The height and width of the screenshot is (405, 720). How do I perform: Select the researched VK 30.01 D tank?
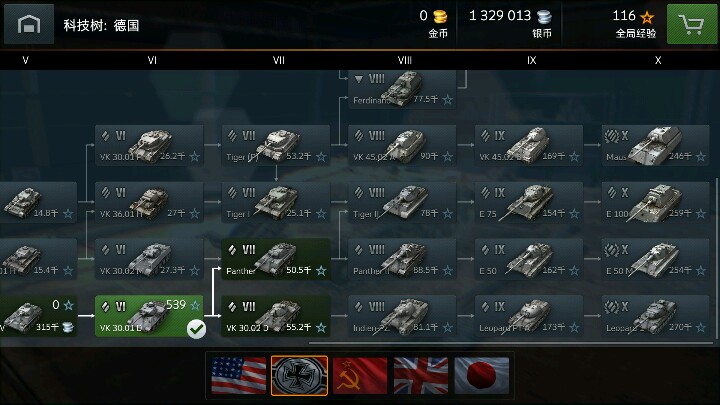[x=149, y=317]
